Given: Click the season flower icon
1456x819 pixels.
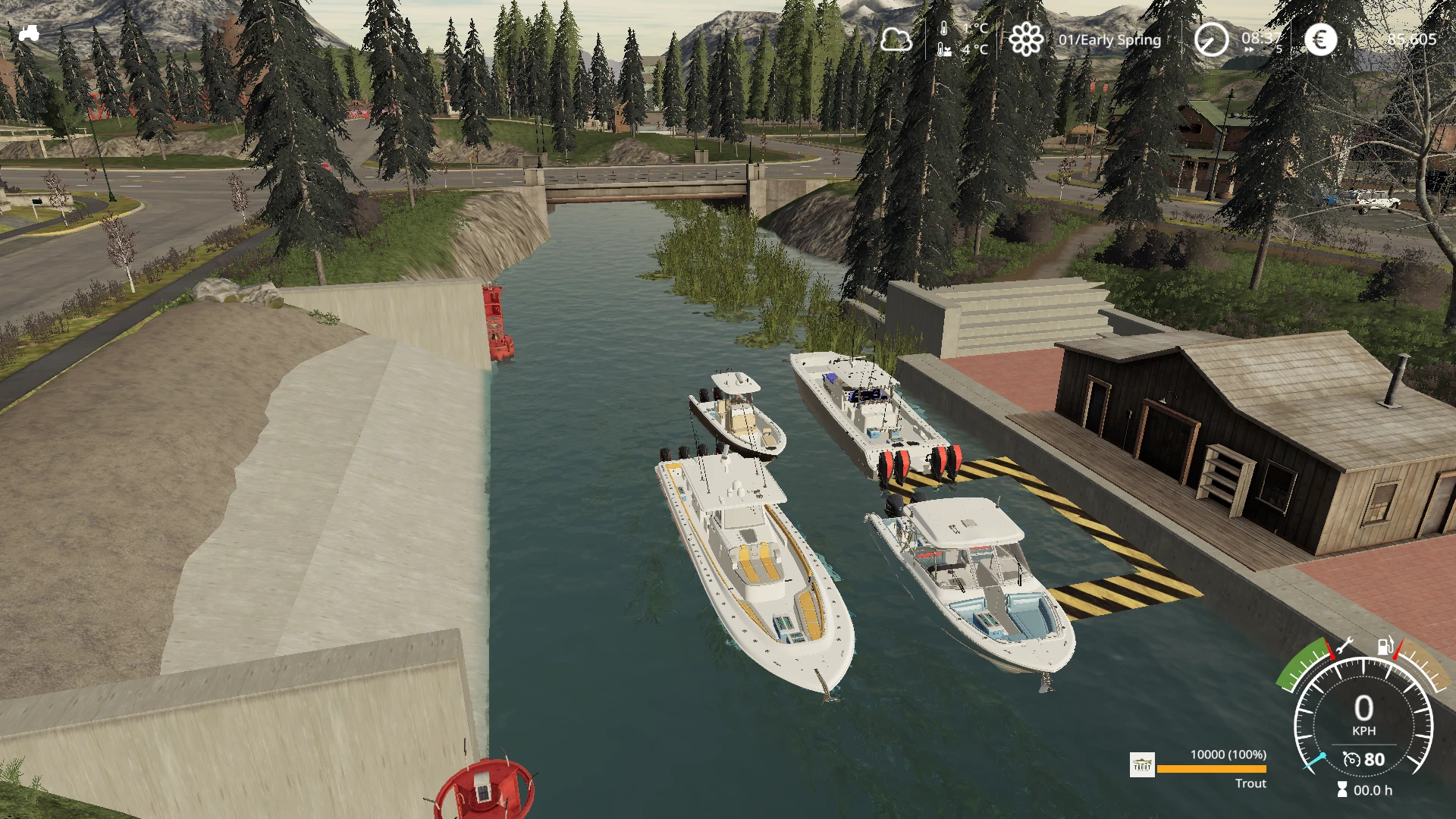Looking at the screenshot, I should (1026, 39).
